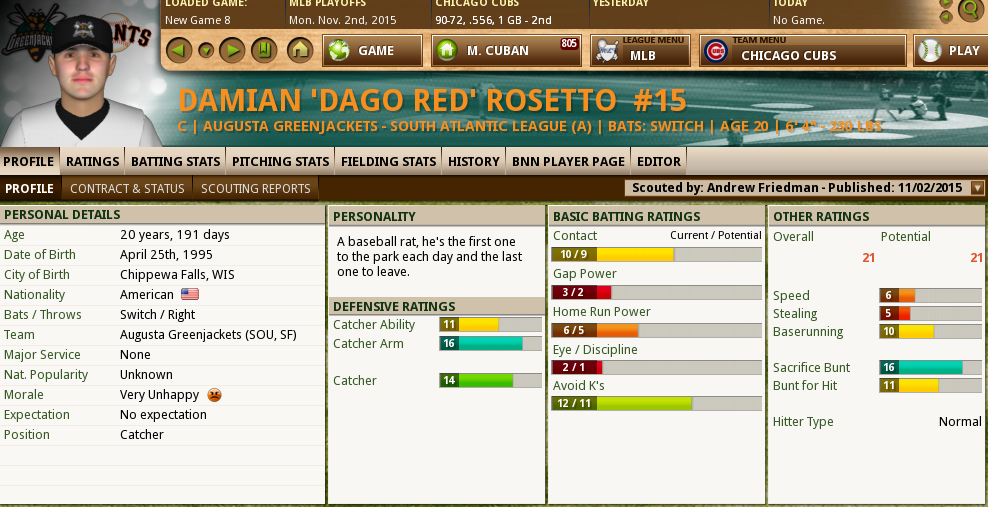View the Scouting Reports sub-tab
The height and width of the screenshot is (507, 988).
click(x=256, y=188)
